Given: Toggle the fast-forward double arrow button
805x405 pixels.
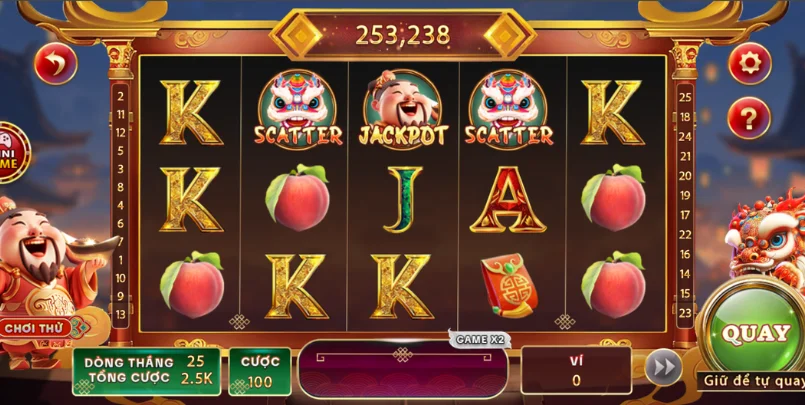Looking at the screenshot, I should click(x=662, y=367).
